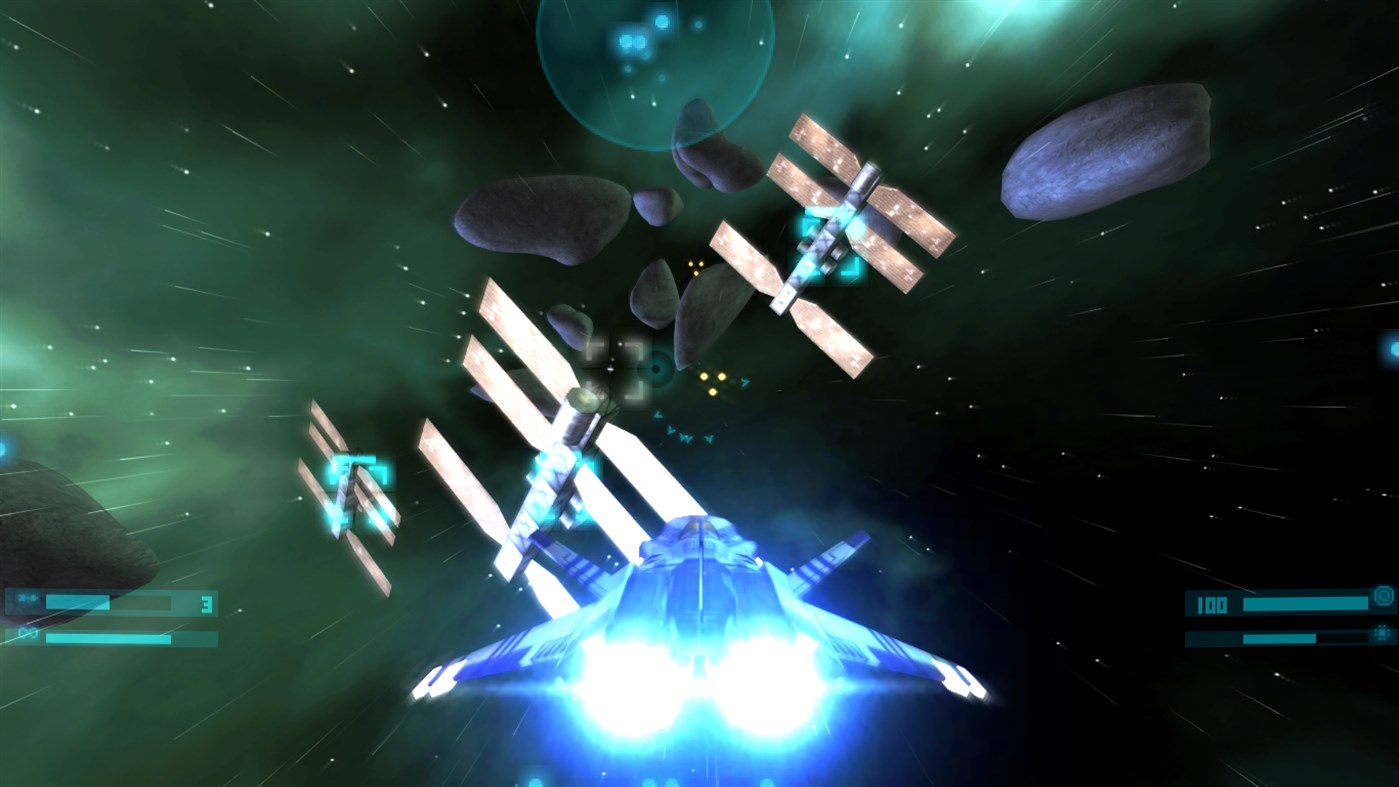Click the missile ammo bar showing 3
The height and width of the screenshot is (787, 1399).
click(x=110, y=601)
